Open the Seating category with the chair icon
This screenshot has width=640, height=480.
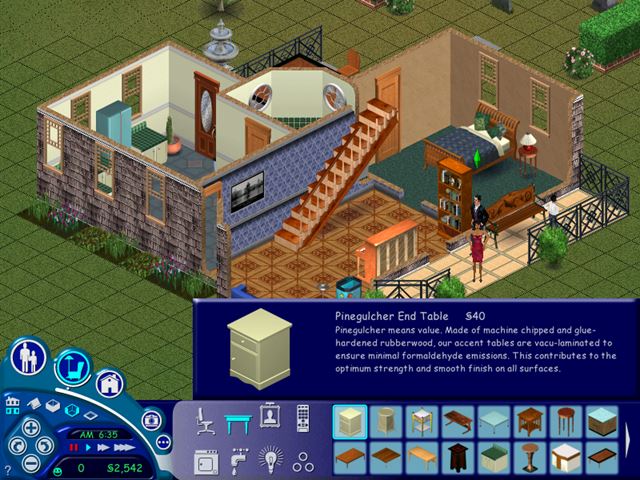[x=205, y=420]
